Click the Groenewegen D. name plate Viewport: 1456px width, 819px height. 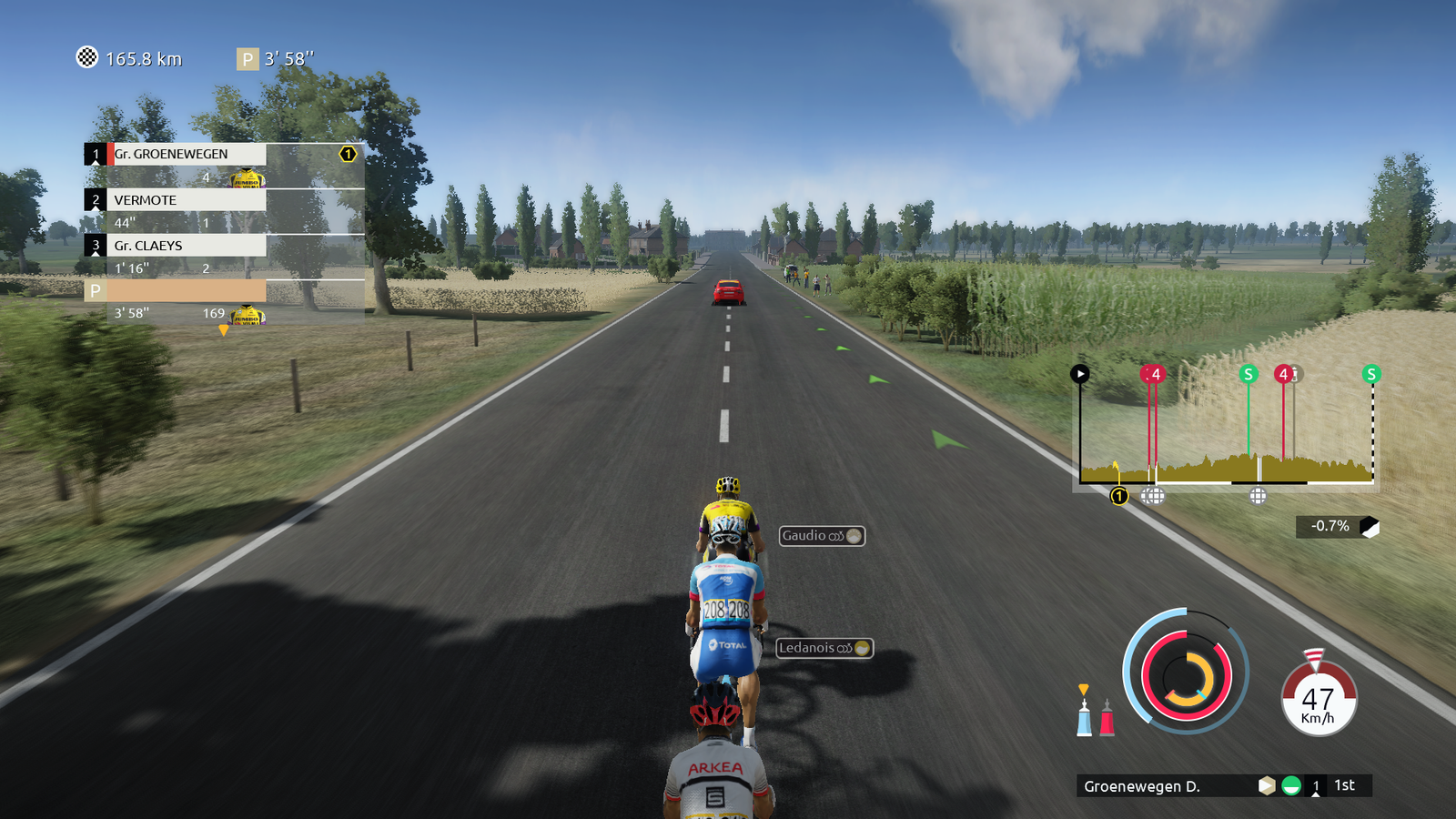coord(1142,784)
